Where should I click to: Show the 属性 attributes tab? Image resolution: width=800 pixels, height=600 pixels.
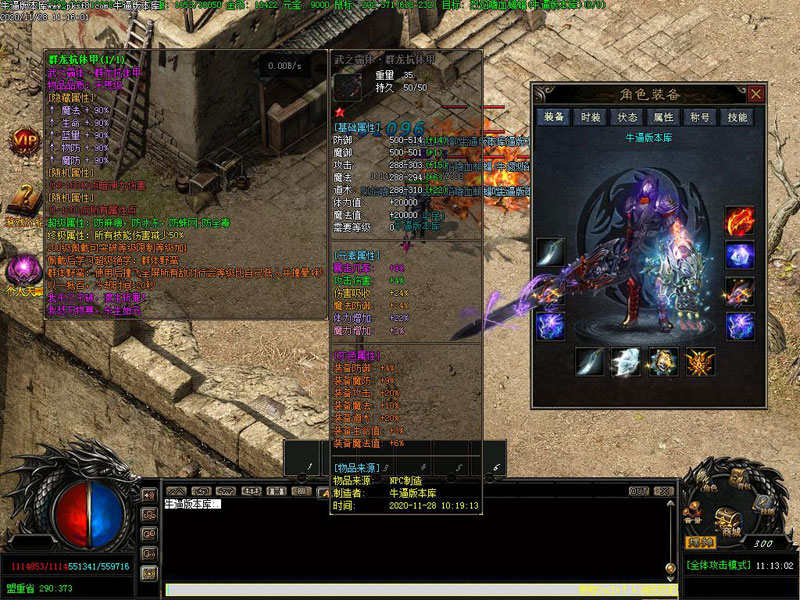click(664, 117)
